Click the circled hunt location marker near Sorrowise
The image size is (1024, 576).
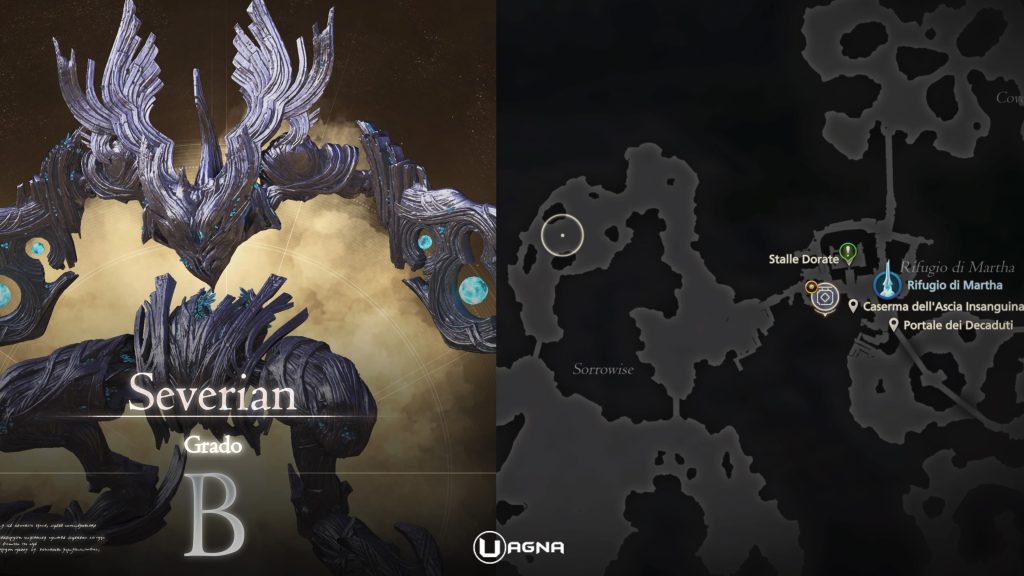pos(563,233)
